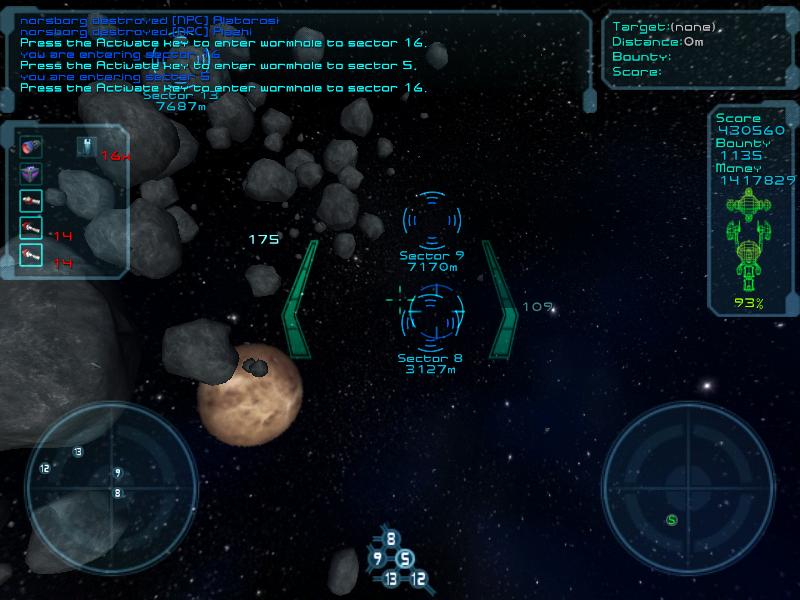Activate the booster icon beside 16x
This screenshot has width=800, height=600.
85,147
